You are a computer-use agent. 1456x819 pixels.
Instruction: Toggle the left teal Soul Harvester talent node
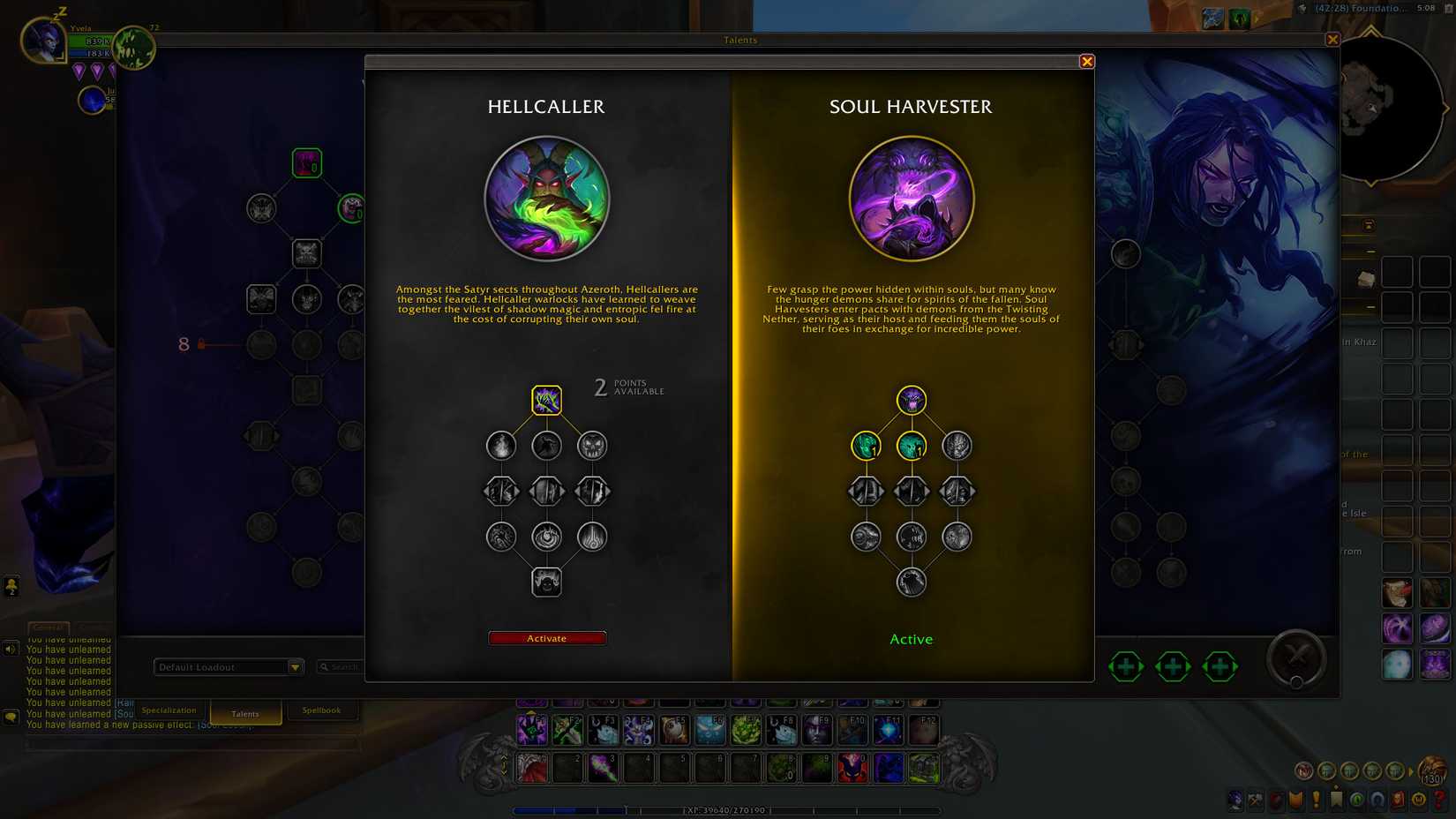(x=866, y=447)
